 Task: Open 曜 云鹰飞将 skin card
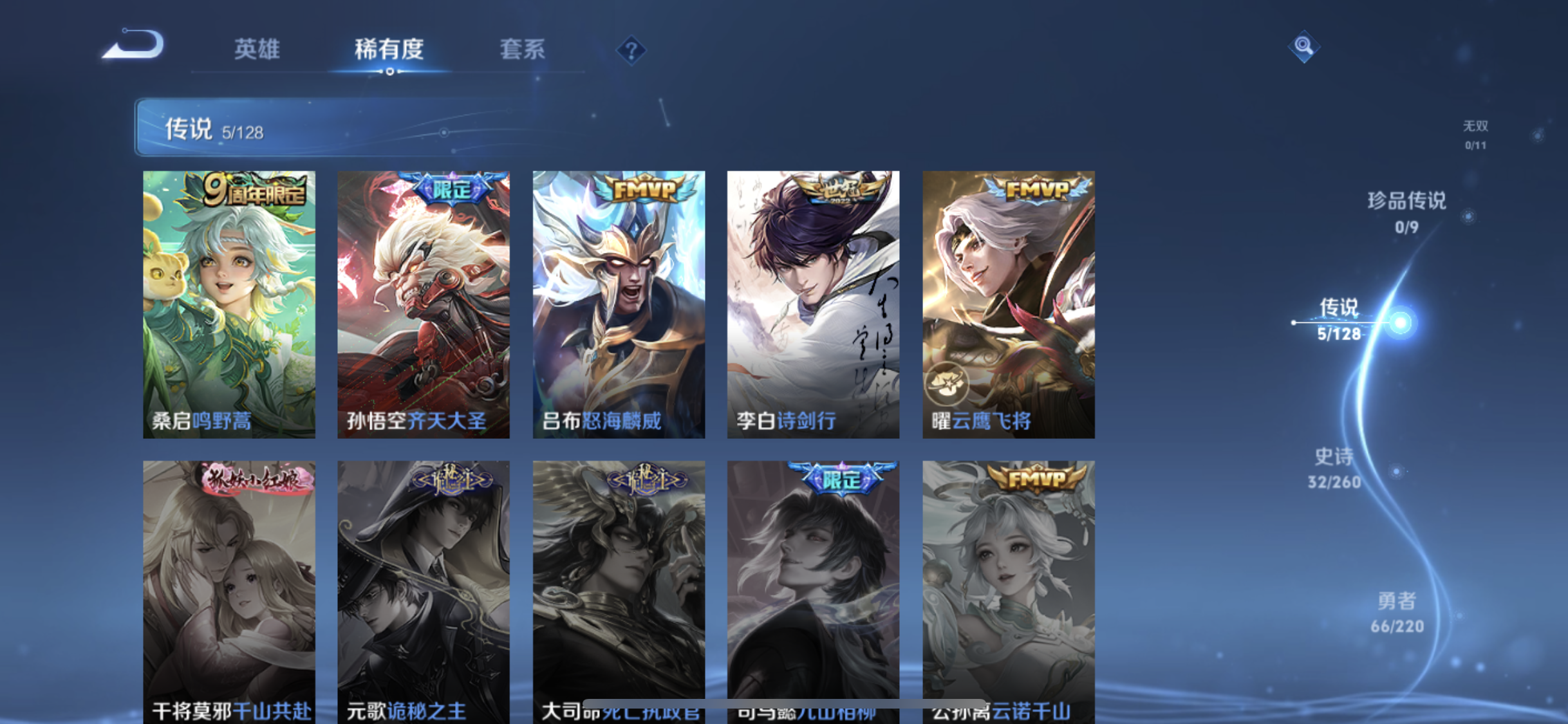pos(1008,304)
